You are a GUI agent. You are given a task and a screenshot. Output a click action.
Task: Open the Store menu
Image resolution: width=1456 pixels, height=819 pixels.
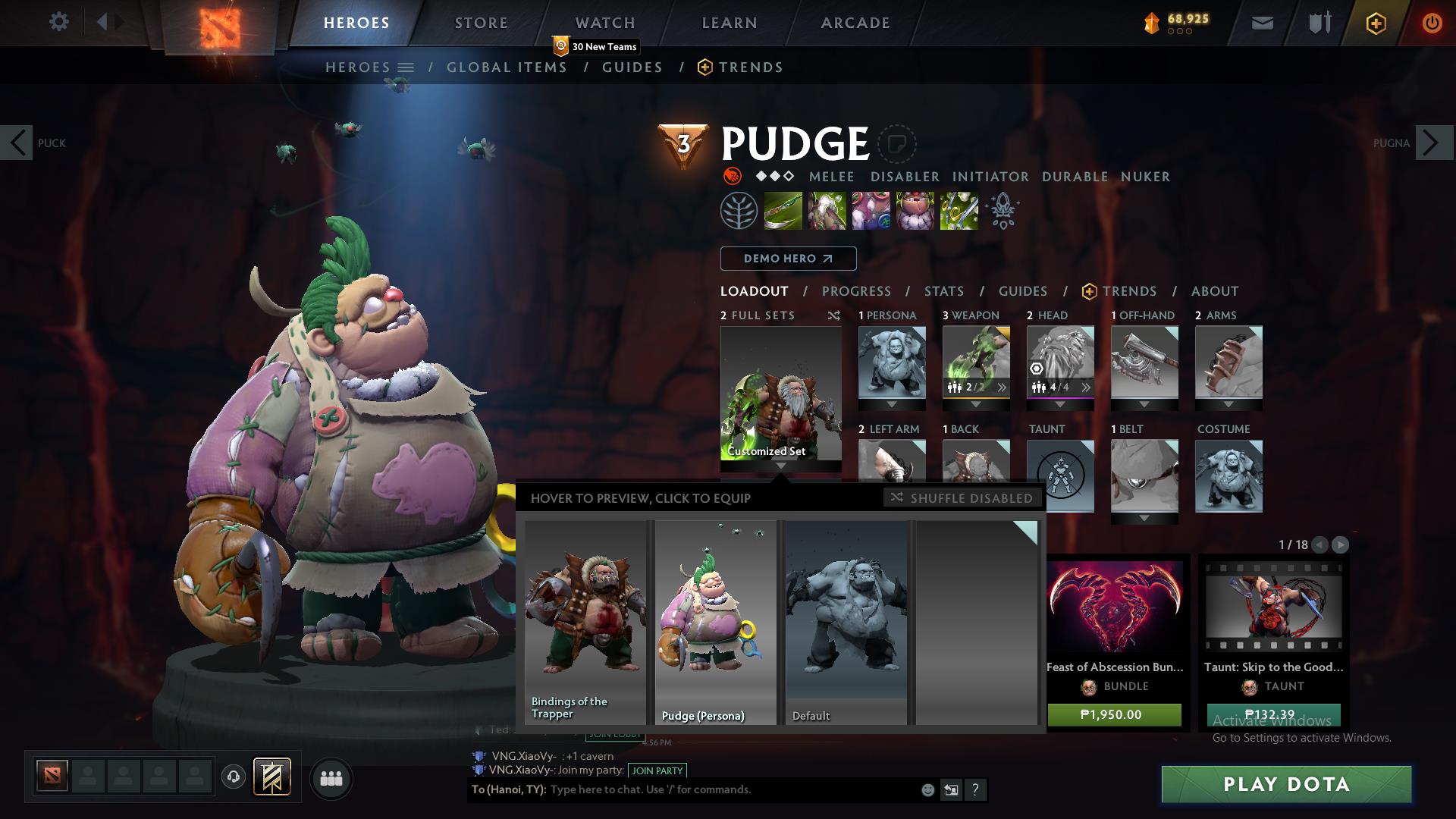tap(481, 22)
